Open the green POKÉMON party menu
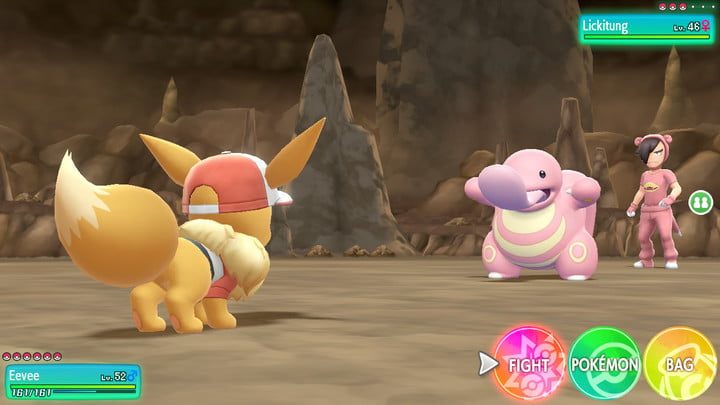 point(605,364)
